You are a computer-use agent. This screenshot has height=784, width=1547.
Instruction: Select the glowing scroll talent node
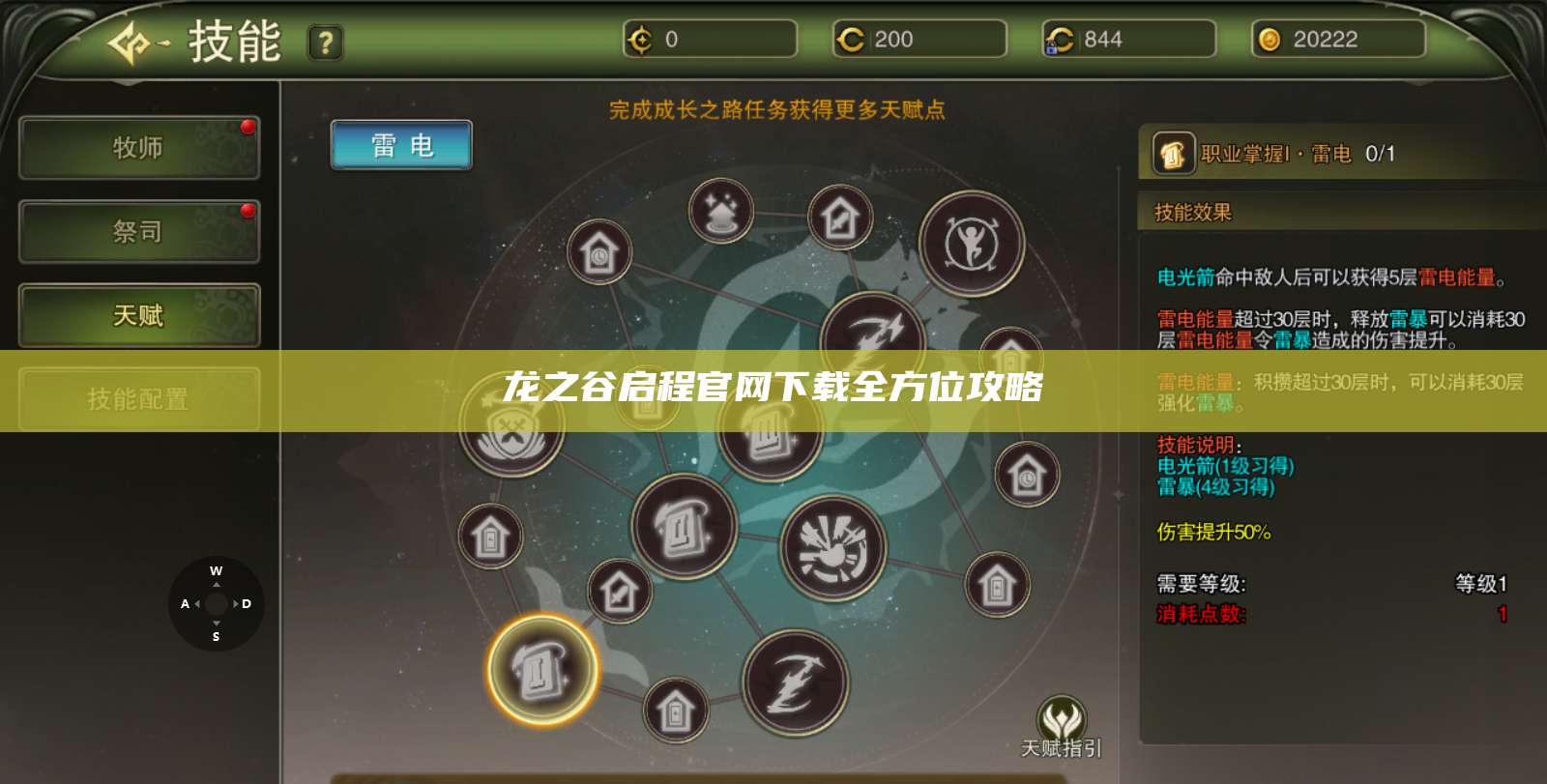click(x=540, y=668)
